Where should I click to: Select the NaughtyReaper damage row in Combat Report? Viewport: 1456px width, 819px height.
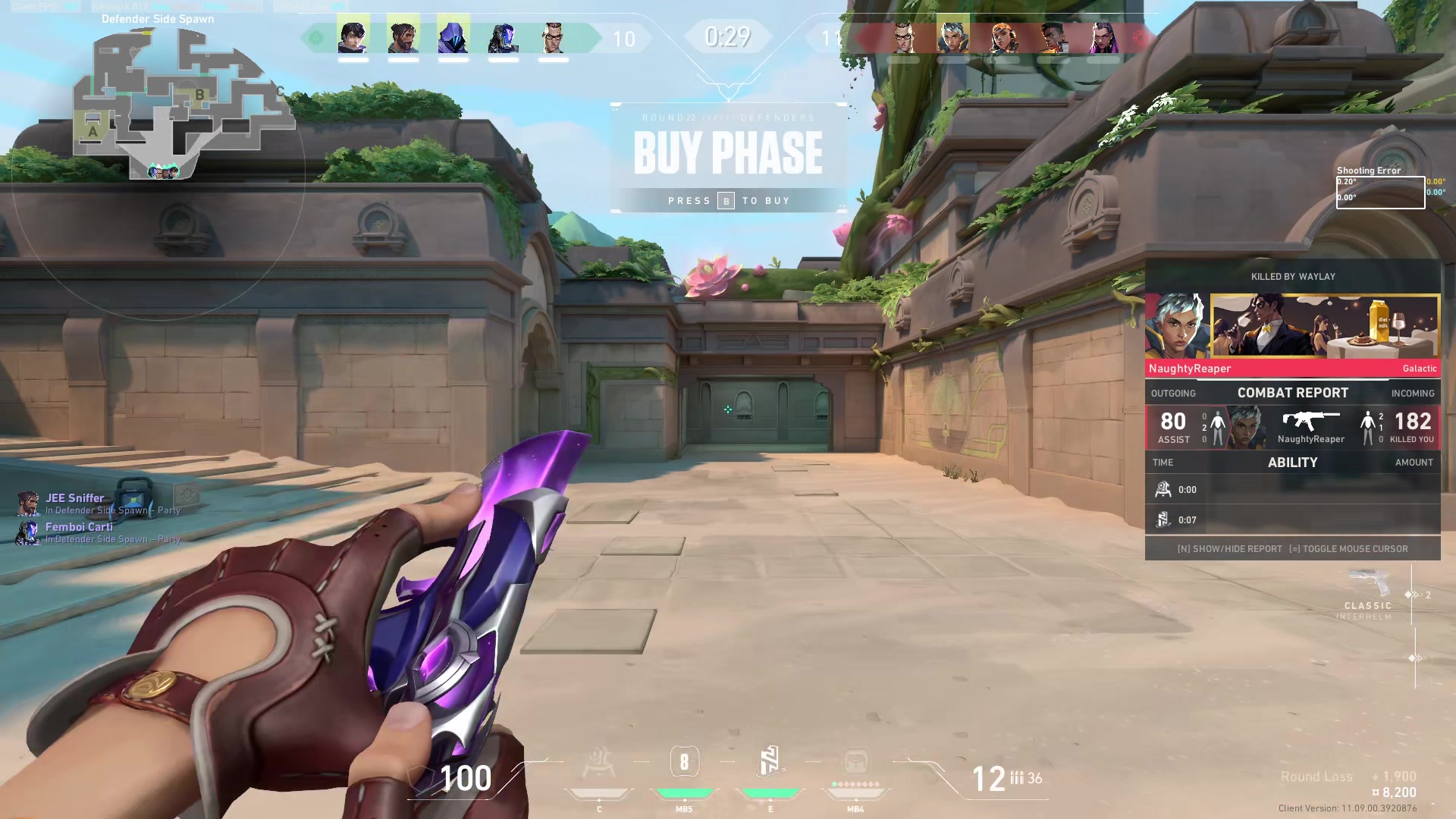(1293, 428)
